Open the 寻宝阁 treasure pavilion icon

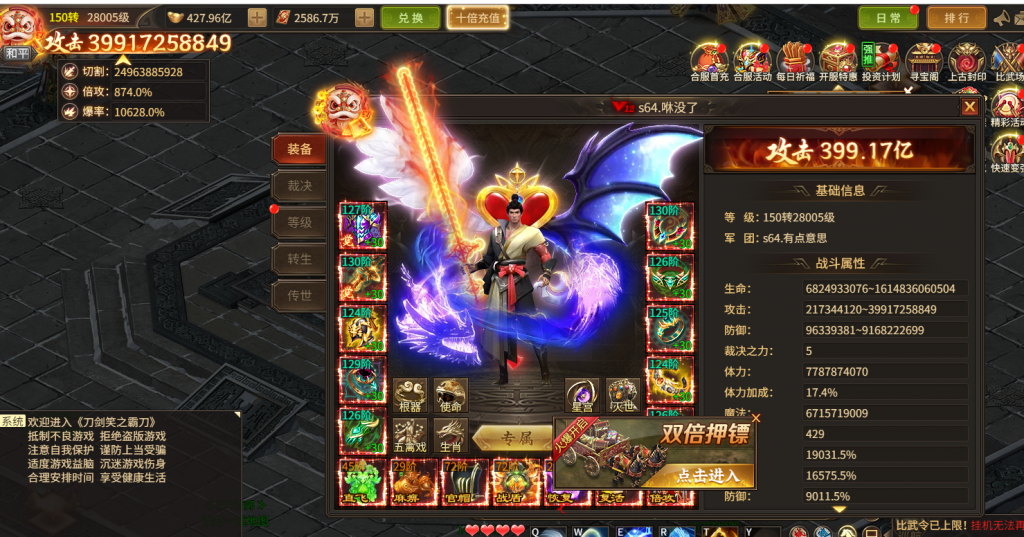[924, 60]
